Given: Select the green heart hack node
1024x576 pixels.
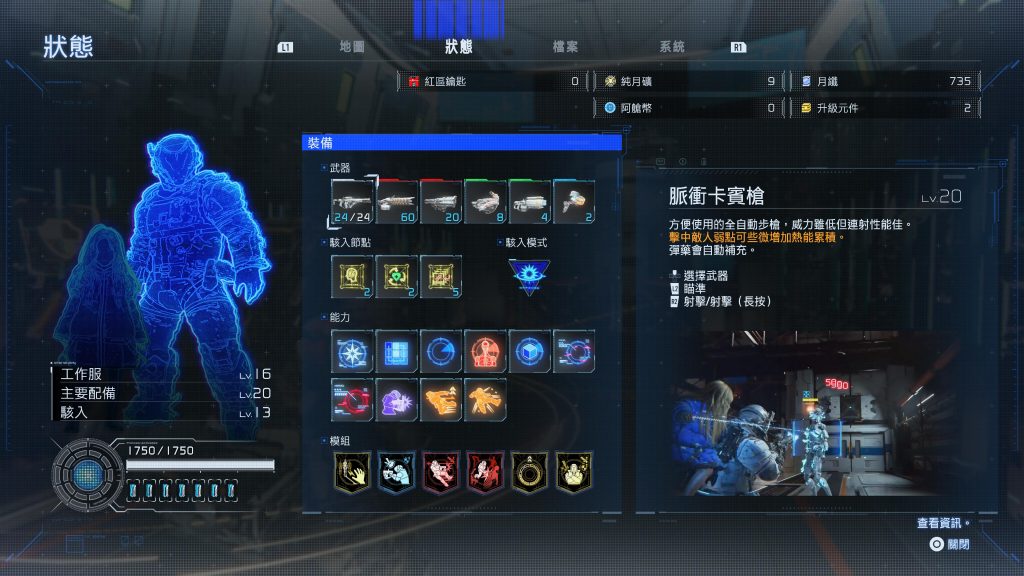Looking at the screenshot, I should [x=397, y=276].
